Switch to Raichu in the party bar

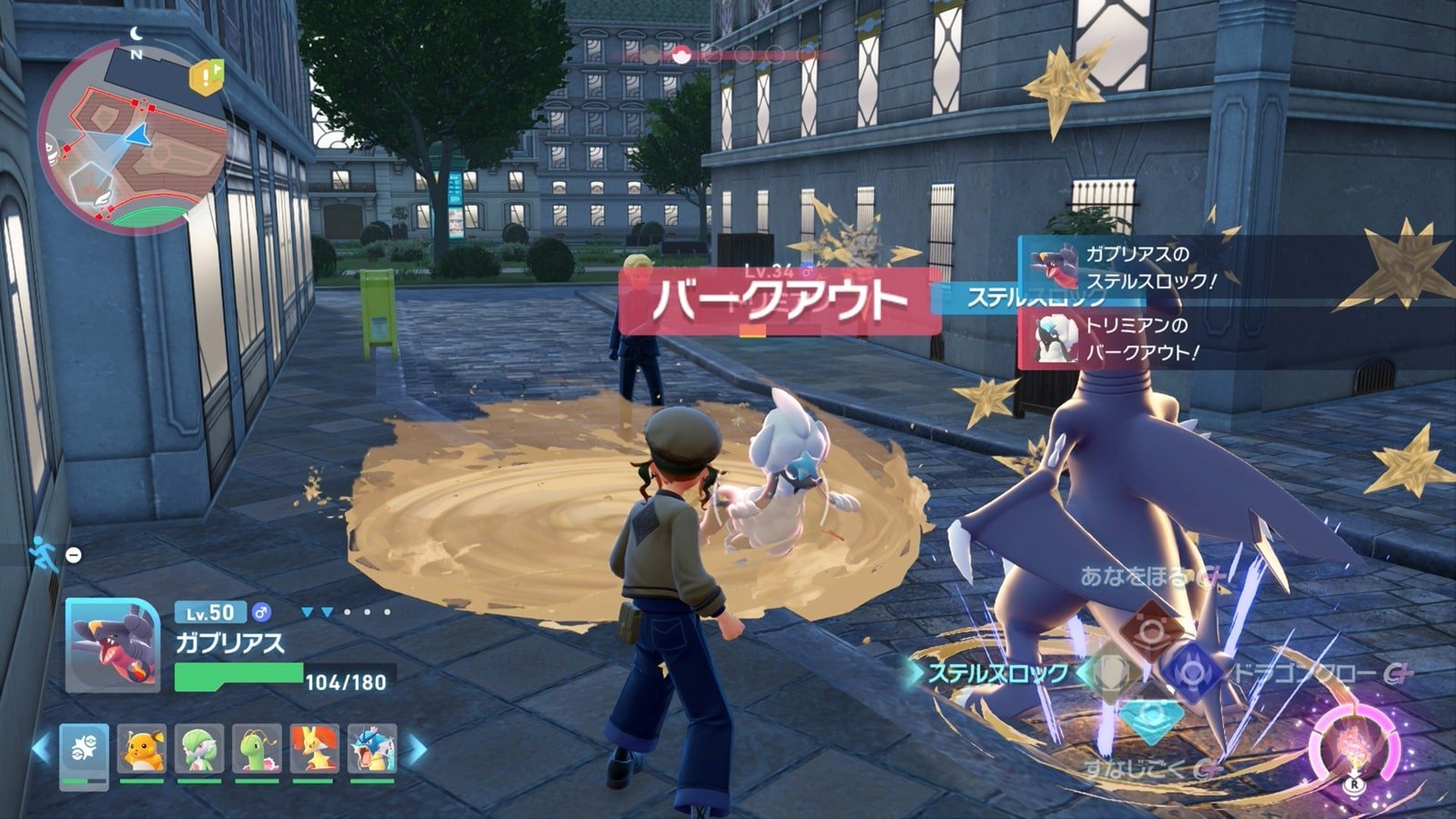(x=141, y=751)
